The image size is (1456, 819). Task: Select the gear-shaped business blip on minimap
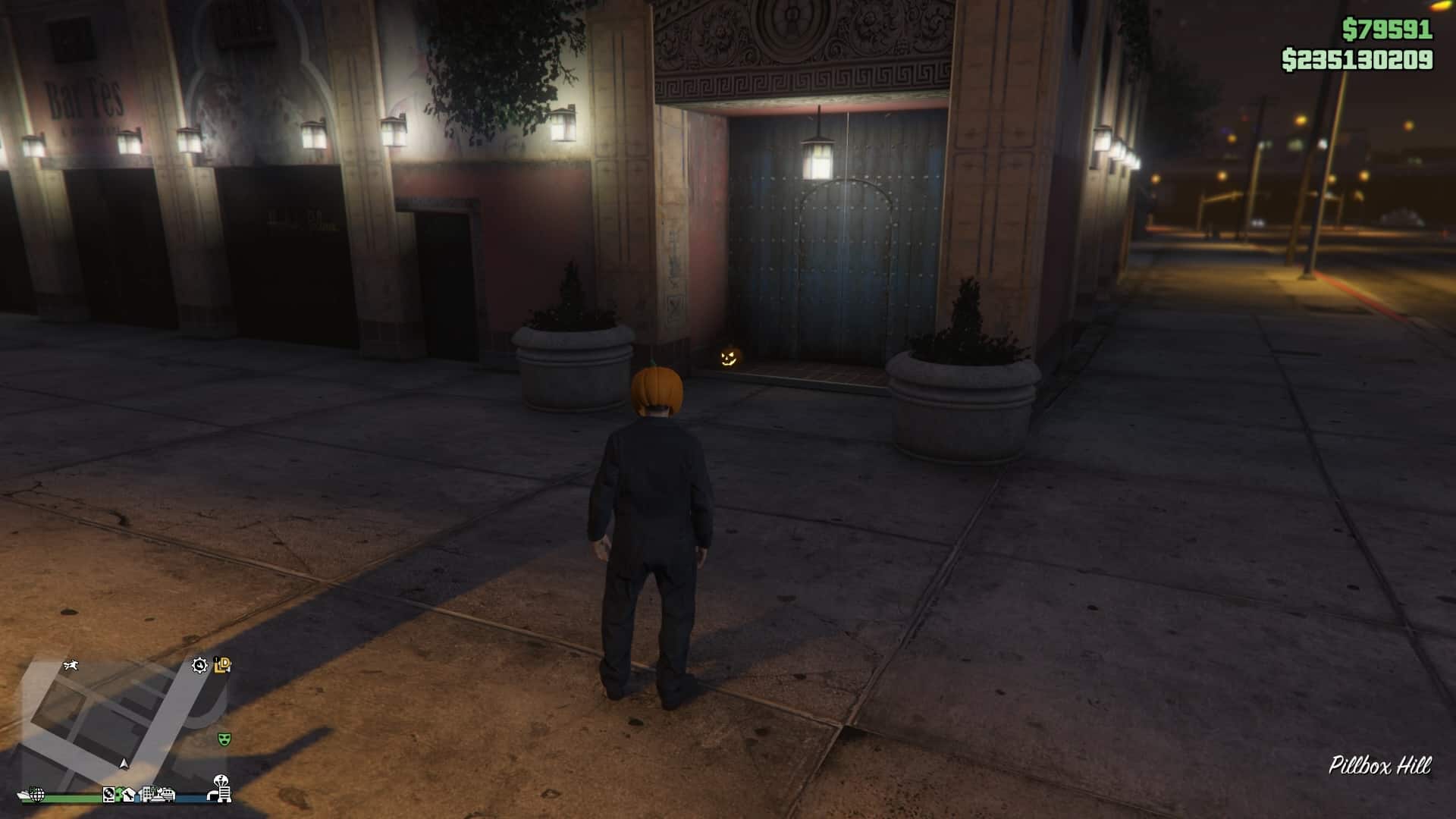pos(199,666)
